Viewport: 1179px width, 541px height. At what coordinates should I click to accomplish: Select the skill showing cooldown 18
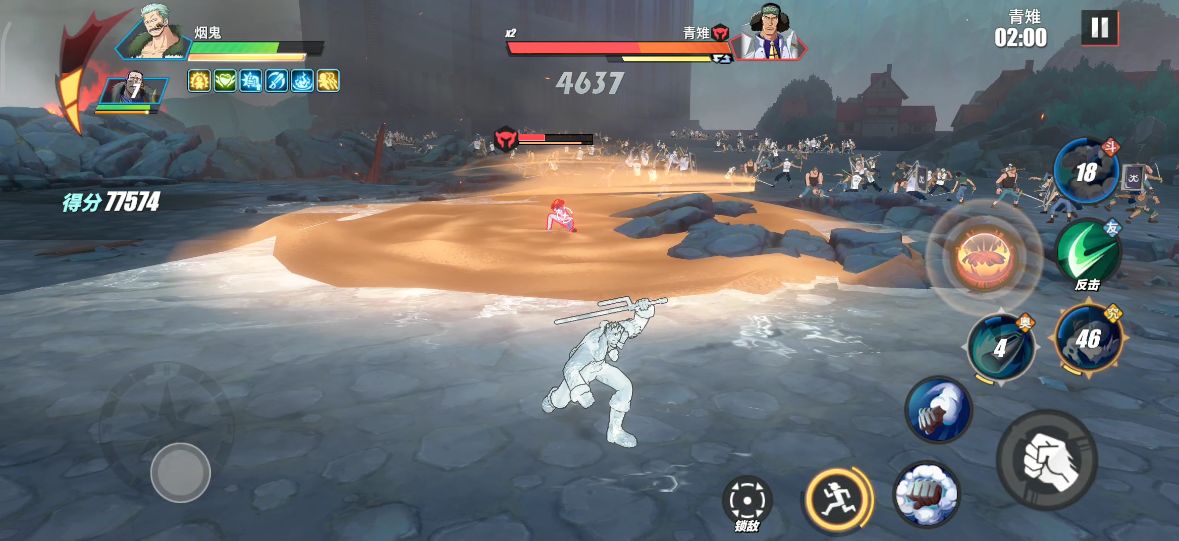point(1087,173)
